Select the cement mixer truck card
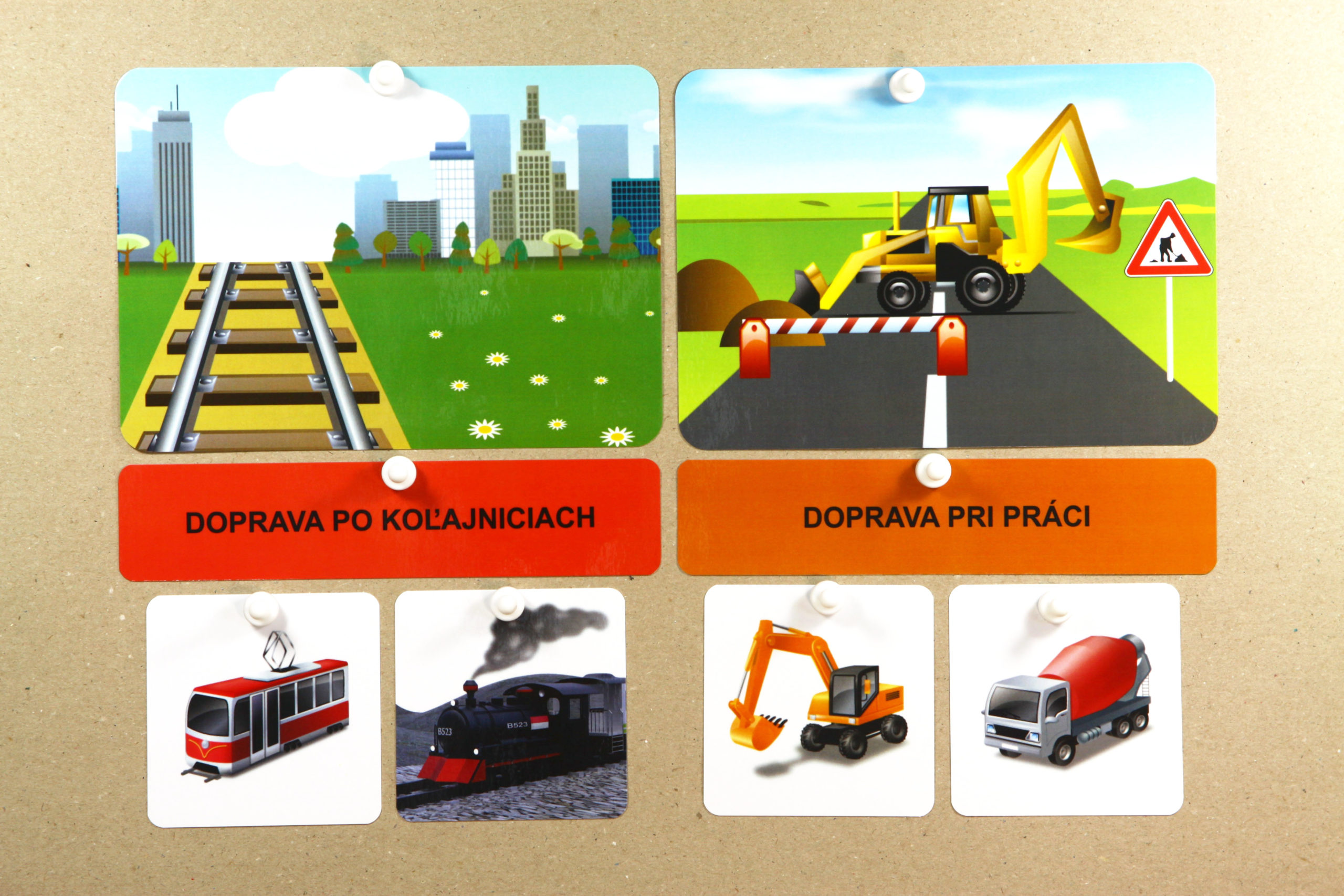This screenshot has width=1344, height=896. [x=1066, y=700]
